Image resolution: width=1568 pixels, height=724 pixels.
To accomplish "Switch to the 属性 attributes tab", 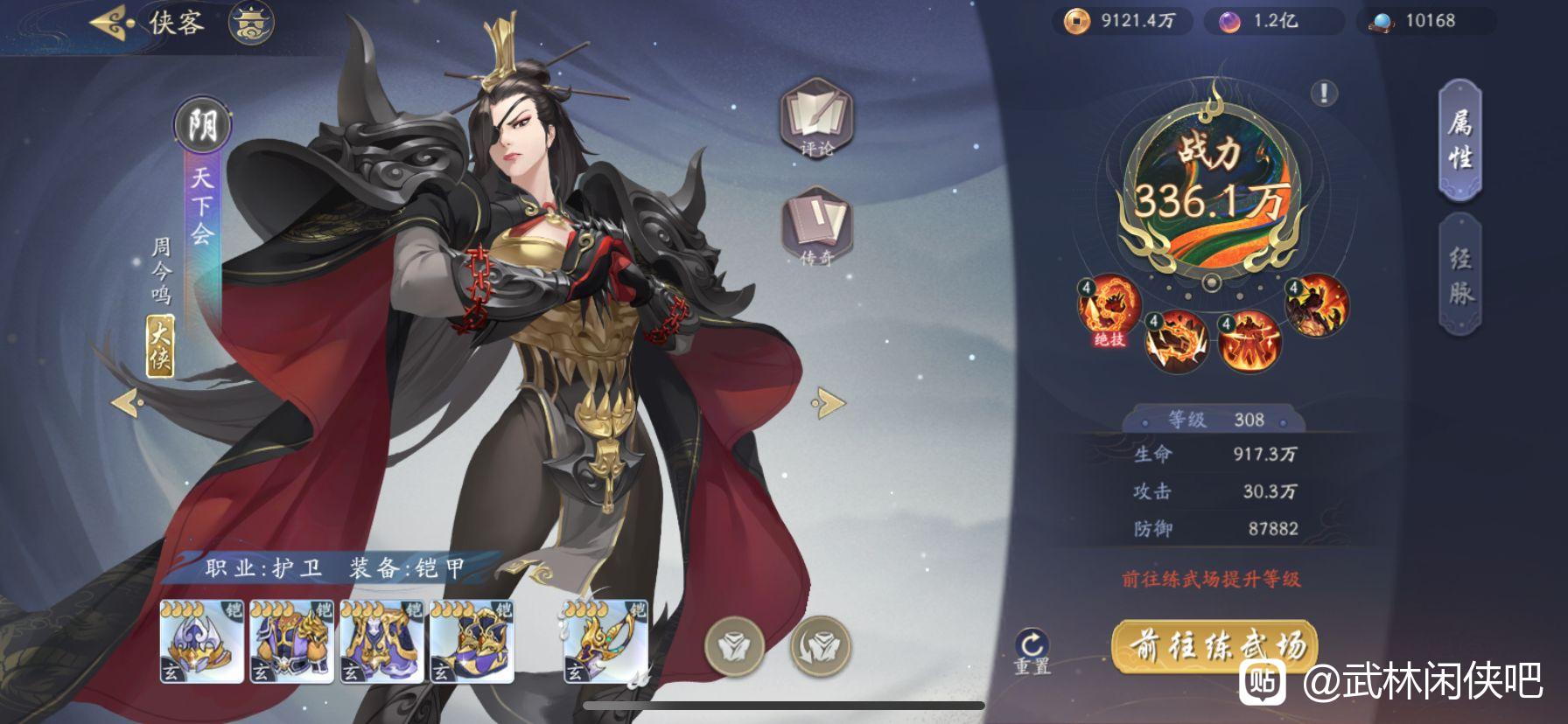I will pyautogui.click(x=1459, y=140).
